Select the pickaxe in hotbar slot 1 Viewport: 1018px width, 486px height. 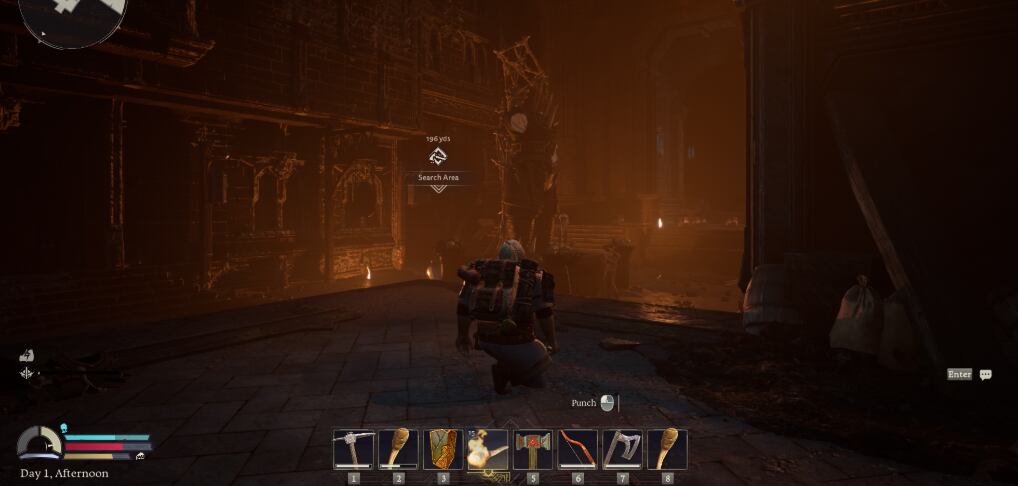pos(353,449)
